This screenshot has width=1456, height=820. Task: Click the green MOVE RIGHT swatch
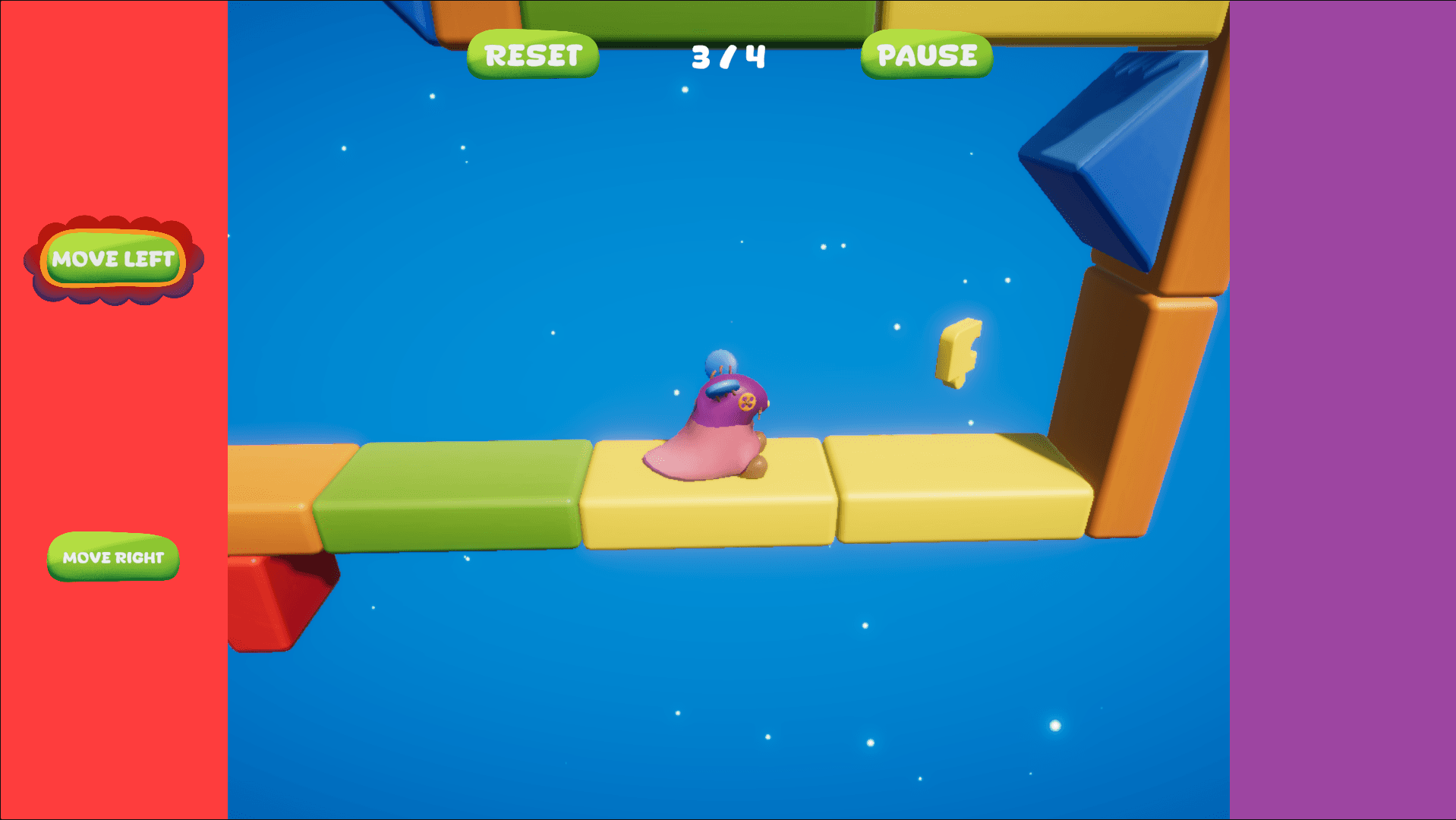pyautogui.click(x=112, y=557)
